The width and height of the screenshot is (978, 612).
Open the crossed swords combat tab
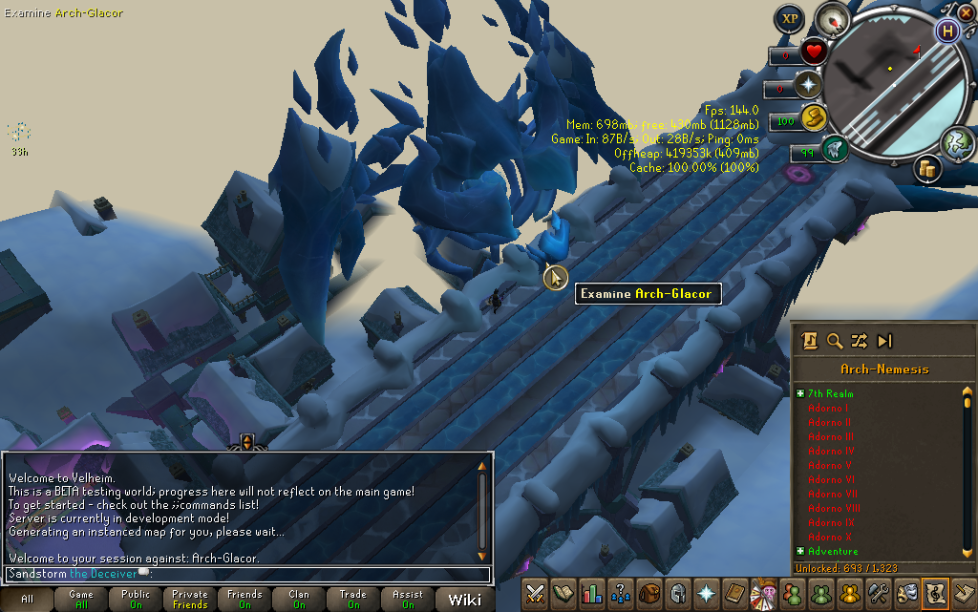(536, 593)
